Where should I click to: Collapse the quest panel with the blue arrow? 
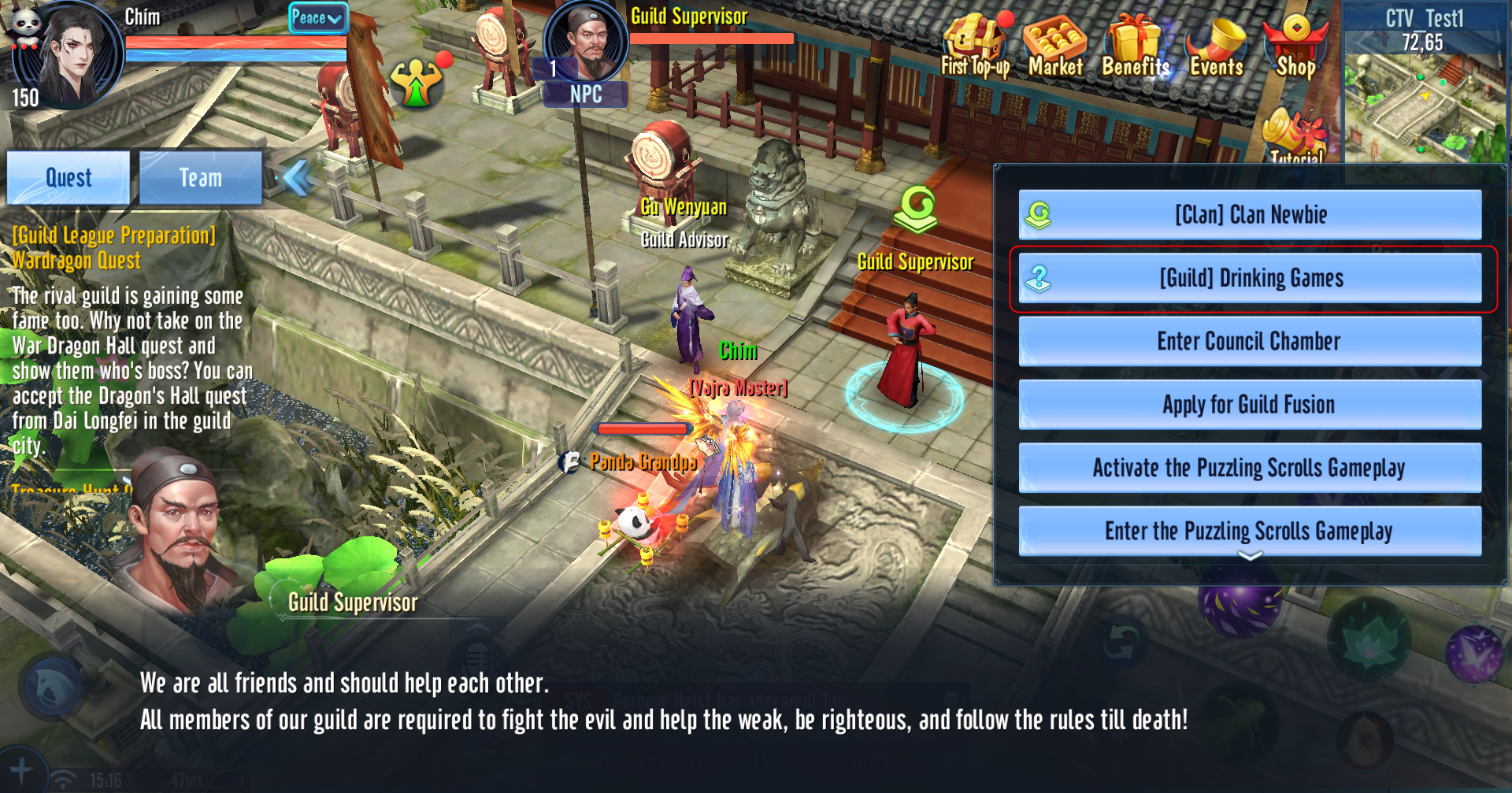297,177
